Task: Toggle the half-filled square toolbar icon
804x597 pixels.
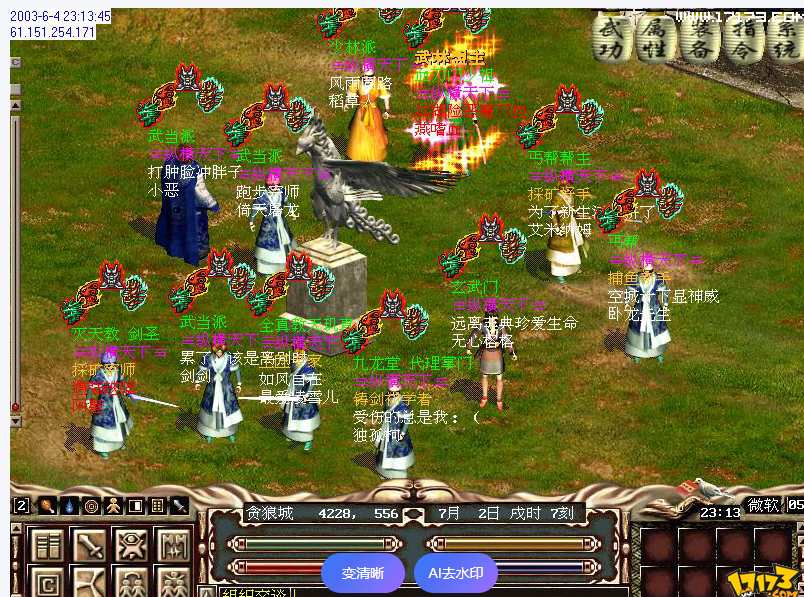Action: click(x=135, y=506)
